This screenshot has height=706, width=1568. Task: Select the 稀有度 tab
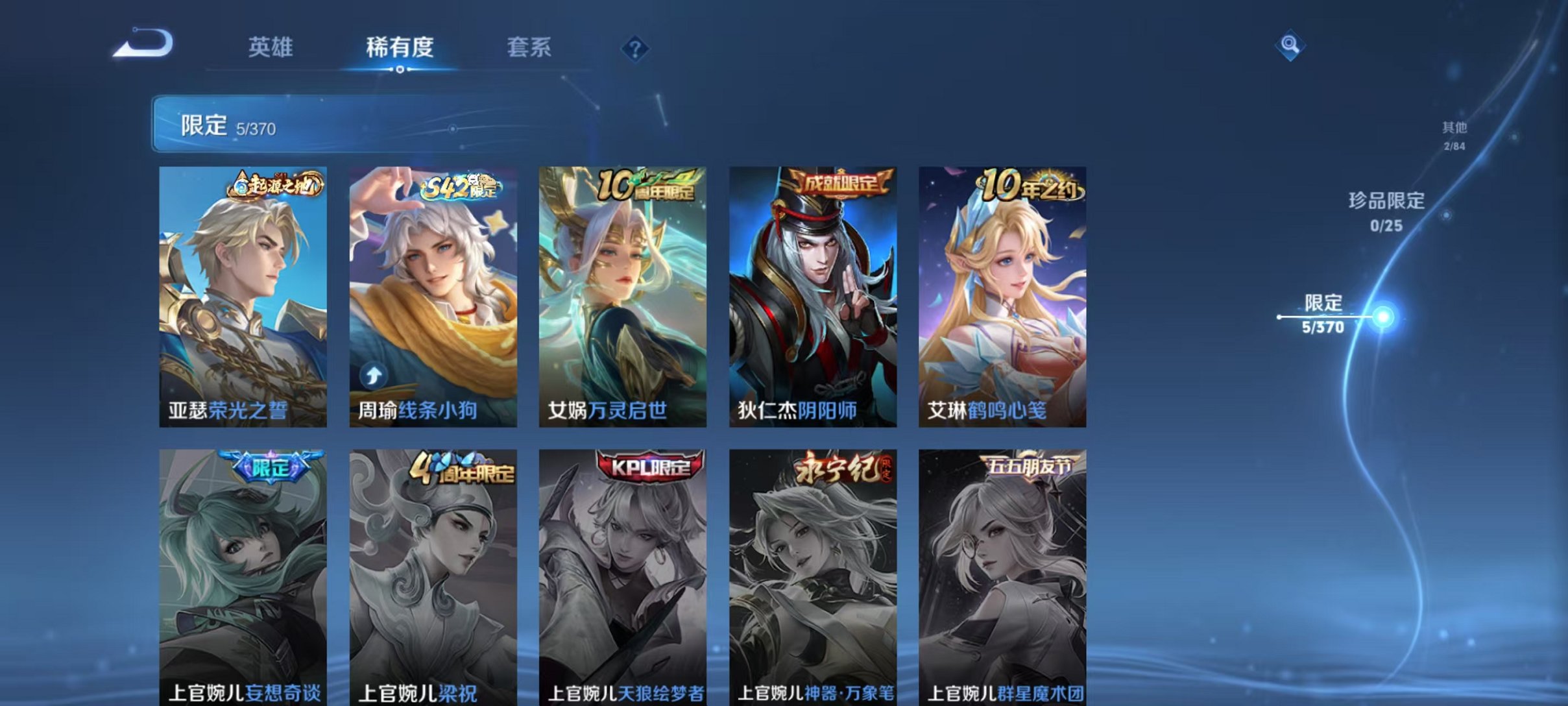point(400,47)
